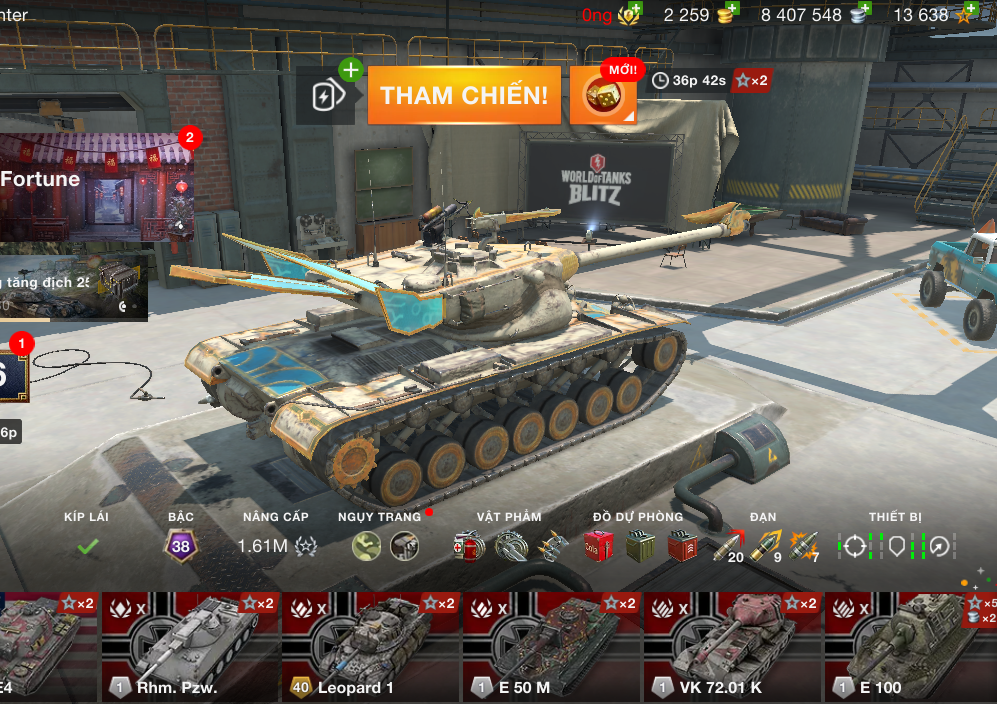Viewport: 997px width, 704px height.
Task: Select the VK 72.01 K tank
Action: [x=732, y=645]
